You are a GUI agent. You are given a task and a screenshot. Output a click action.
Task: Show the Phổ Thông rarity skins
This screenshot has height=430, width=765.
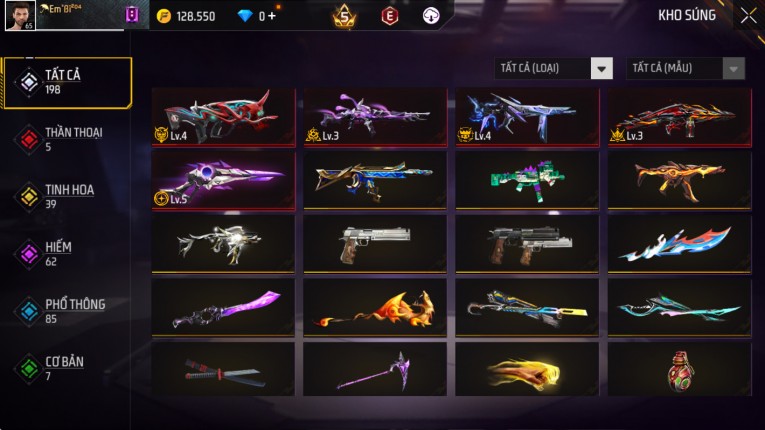[67, 311]
